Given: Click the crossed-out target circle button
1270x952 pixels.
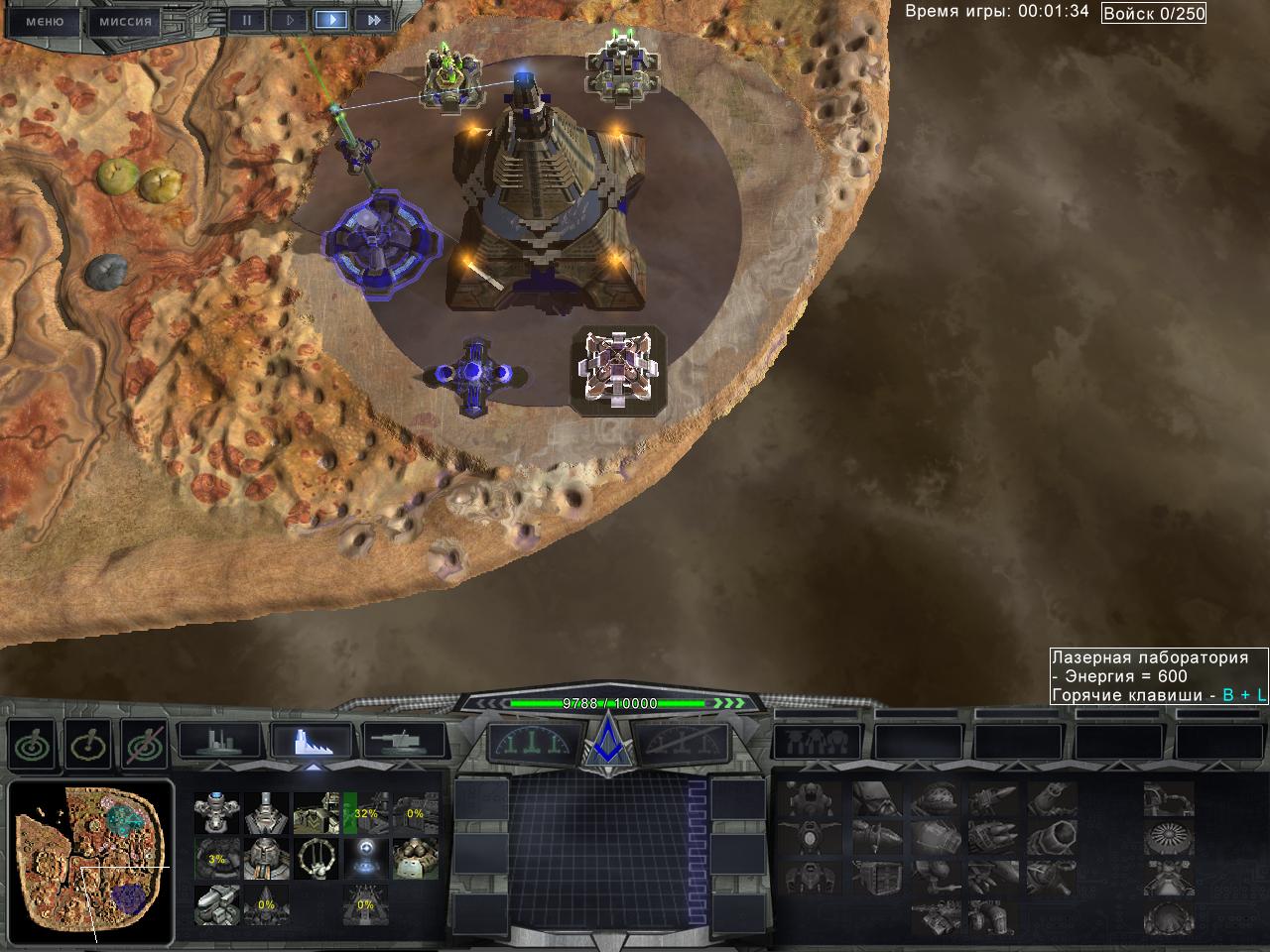Looking at the screenshot, I should [x=144, y=743].
